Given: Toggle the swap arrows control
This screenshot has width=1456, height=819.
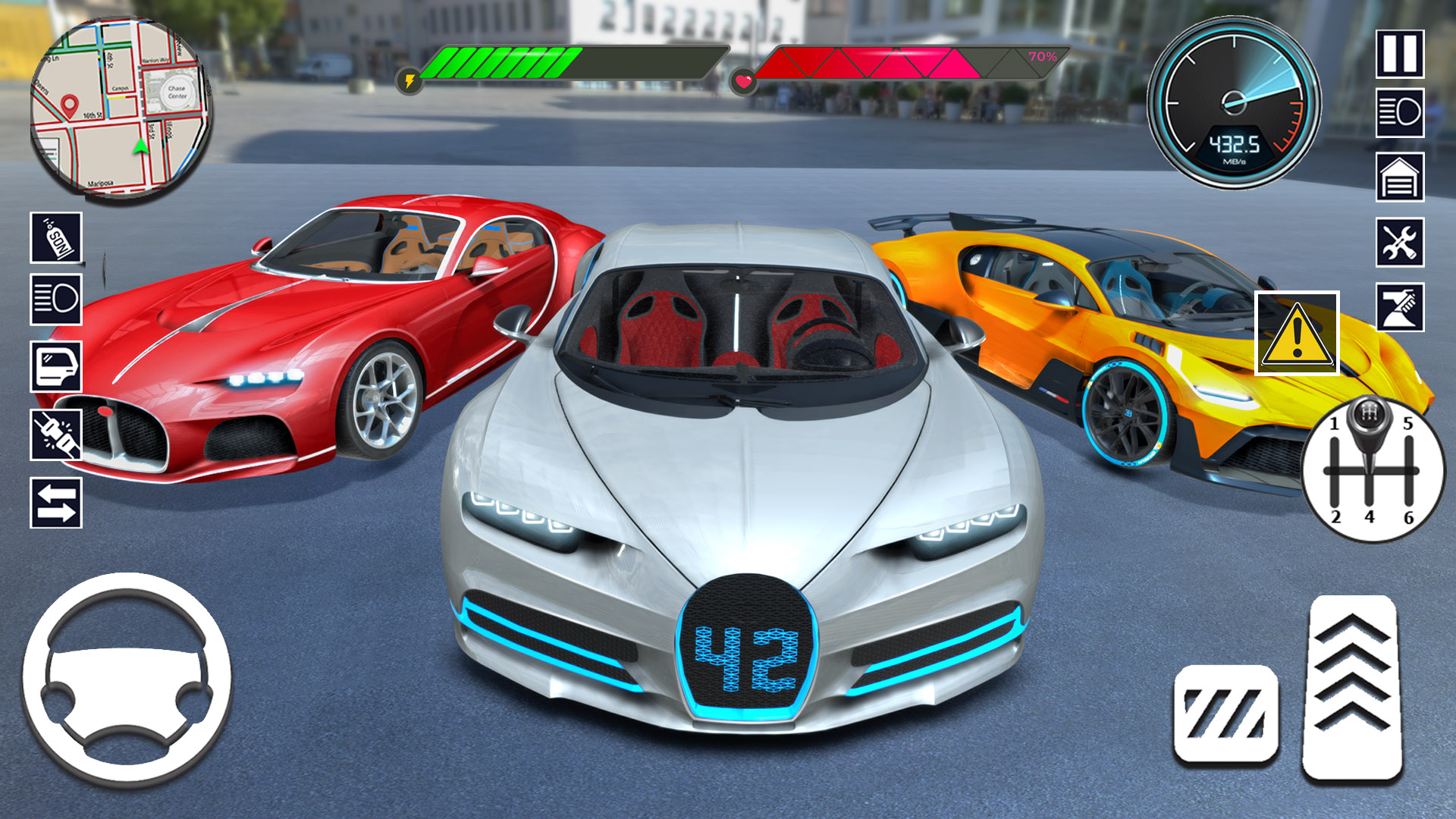Looking at the screenshot, I should (55, 500).
